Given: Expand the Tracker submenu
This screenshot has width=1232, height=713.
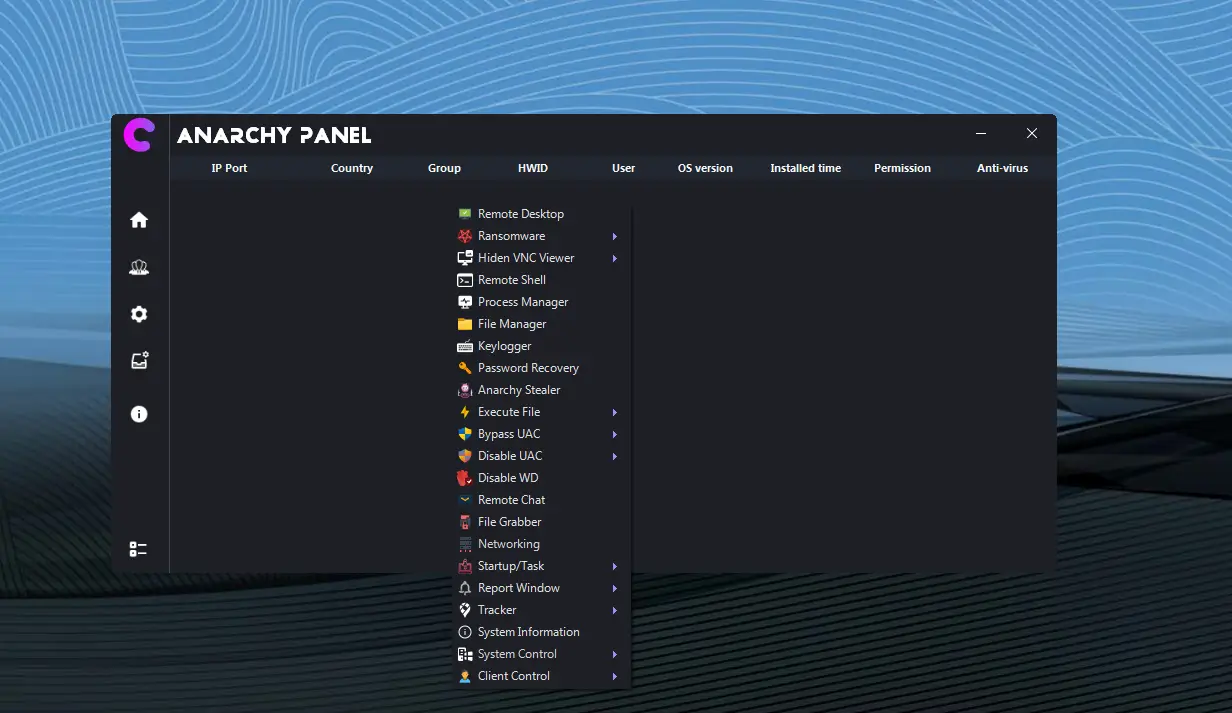Looking at the screenshot, I should pyautogui.click(x=497, y=610).
